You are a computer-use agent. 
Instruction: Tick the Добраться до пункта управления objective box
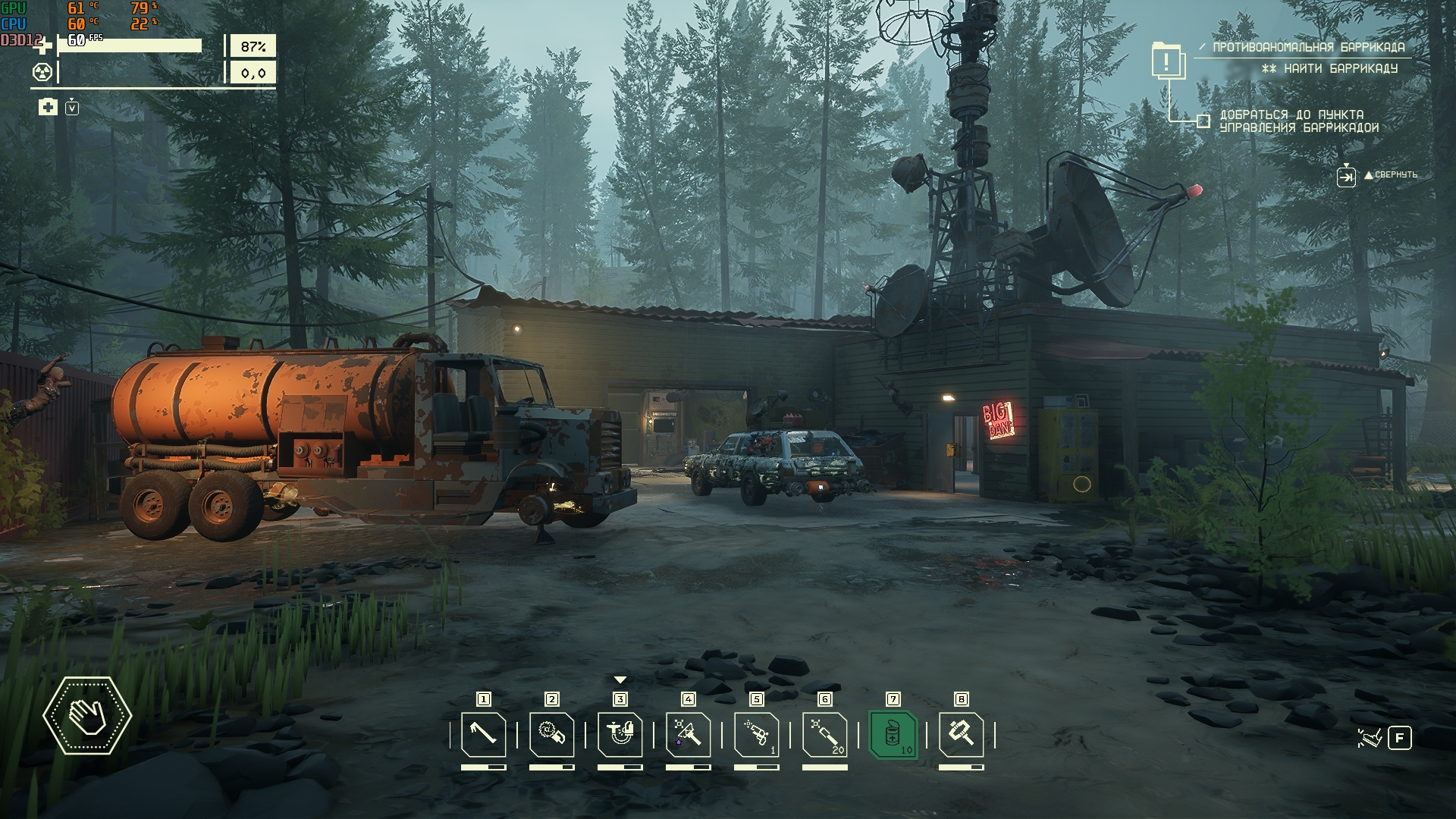tap(1203, 121)
